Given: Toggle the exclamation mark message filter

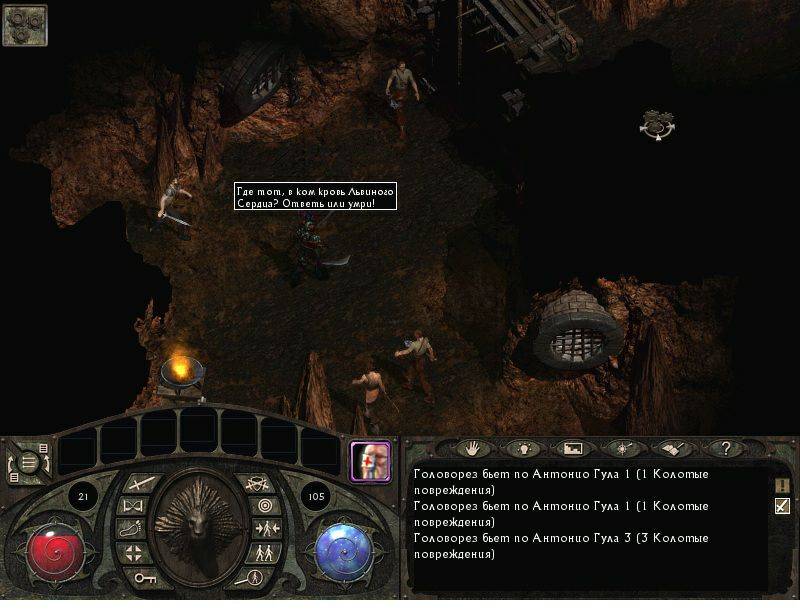Looking at the screenshot, I should coord(782,484).
